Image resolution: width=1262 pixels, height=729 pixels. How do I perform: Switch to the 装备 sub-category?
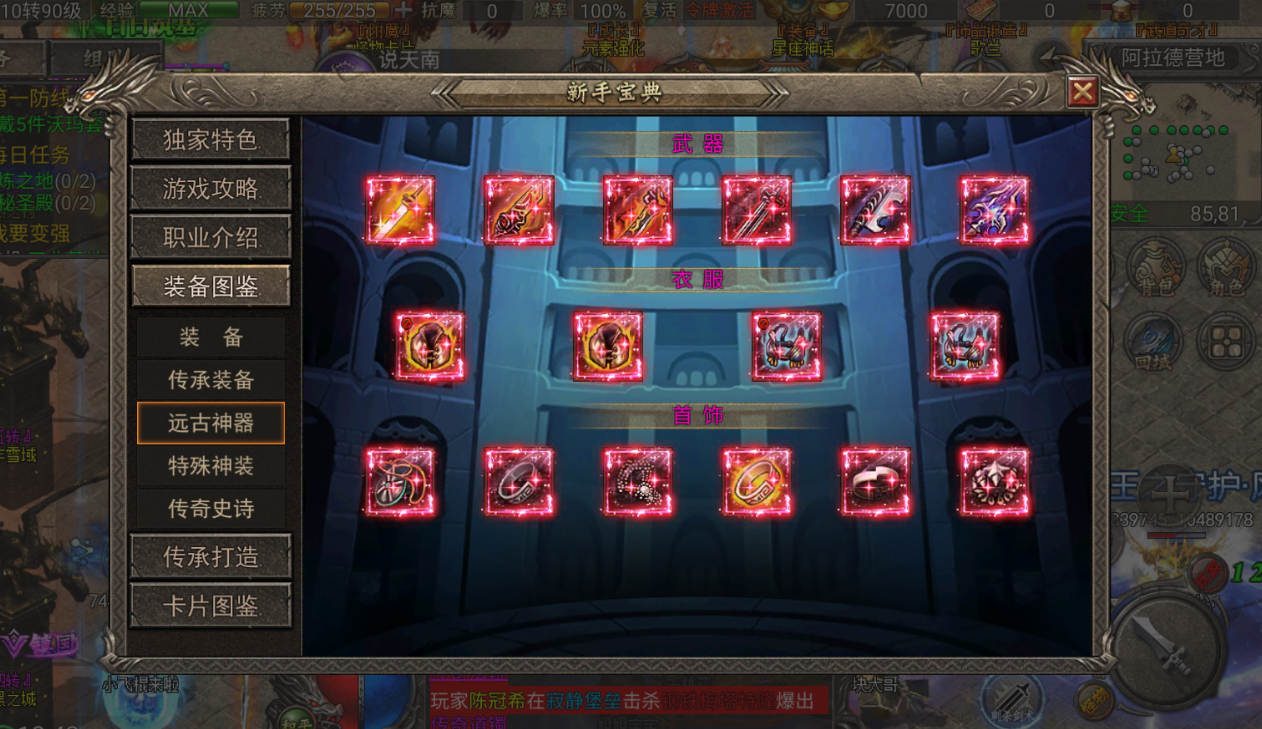210,337
